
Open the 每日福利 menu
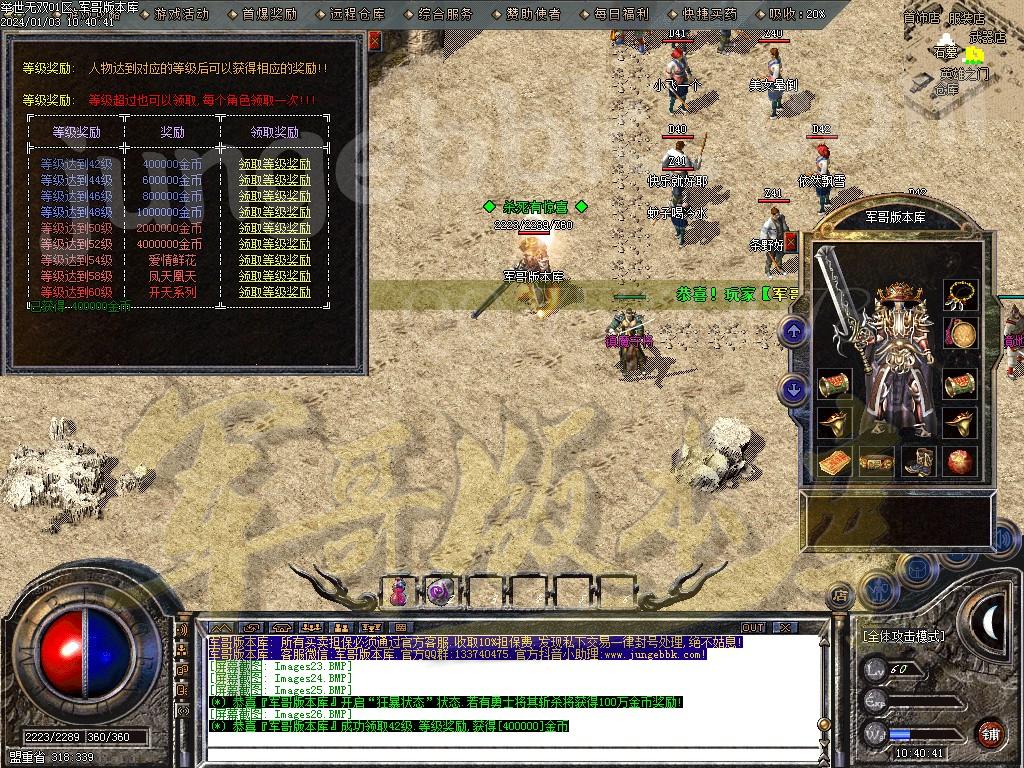coord(621,14)
